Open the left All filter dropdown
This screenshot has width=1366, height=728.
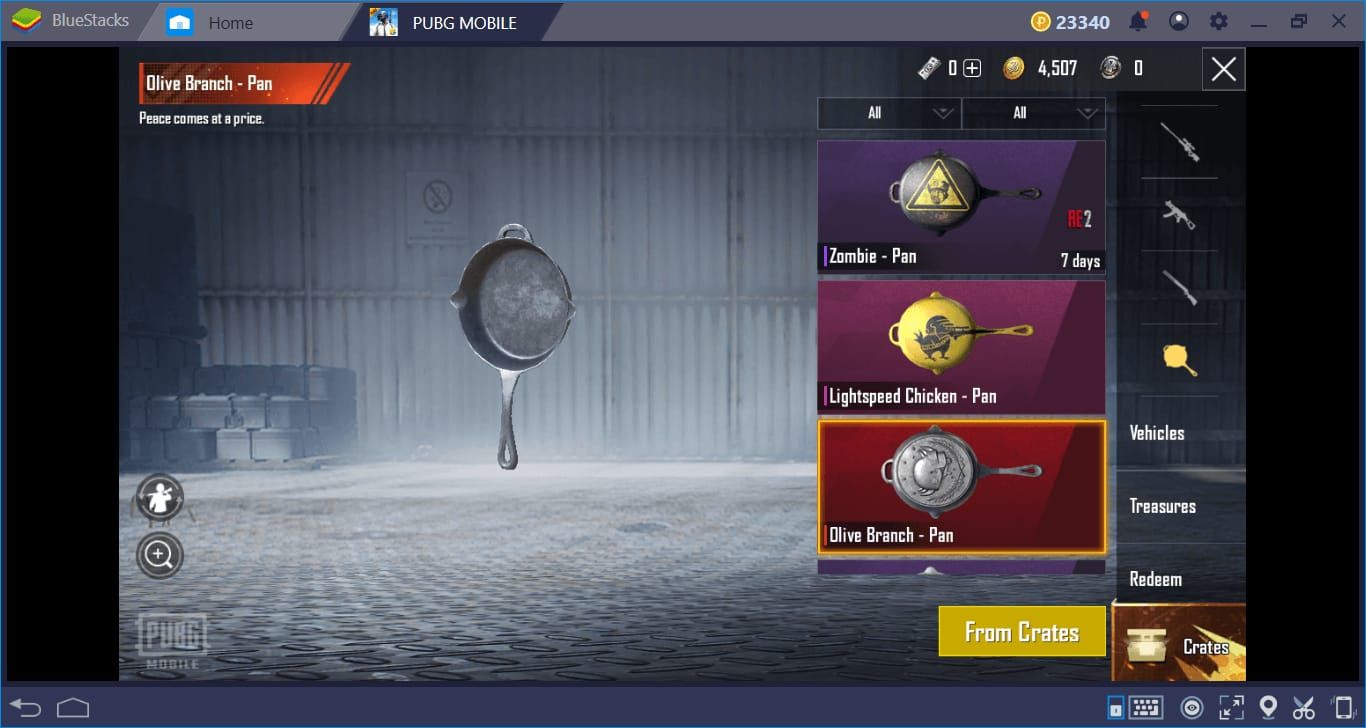[x=888, y=113]
